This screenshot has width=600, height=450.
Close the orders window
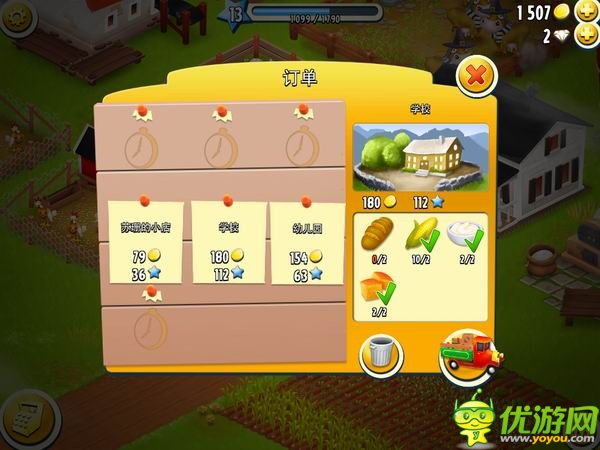[477, 75]
